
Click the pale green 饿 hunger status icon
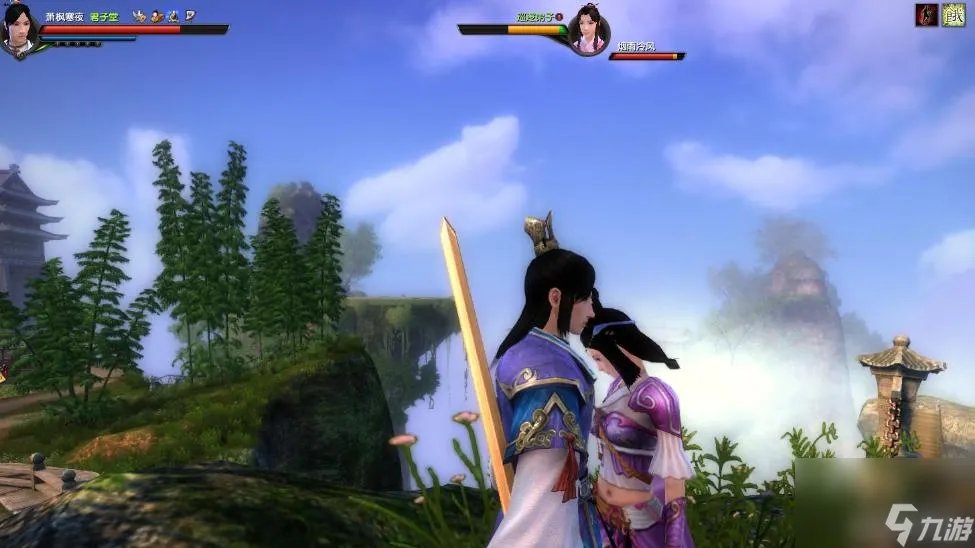(x=954, y=15)
